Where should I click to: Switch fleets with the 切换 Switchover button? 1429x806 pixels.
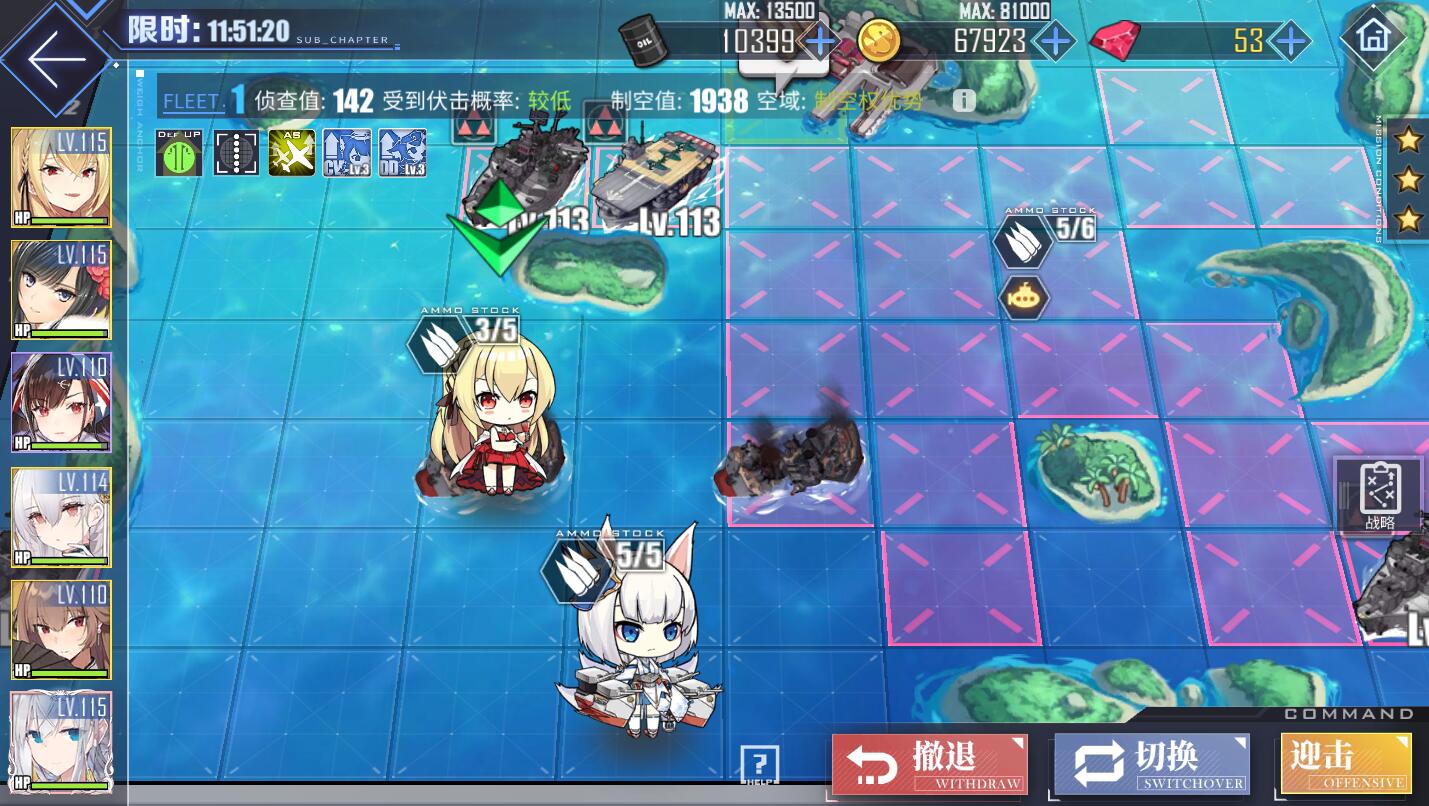[x=1152, y=765]
